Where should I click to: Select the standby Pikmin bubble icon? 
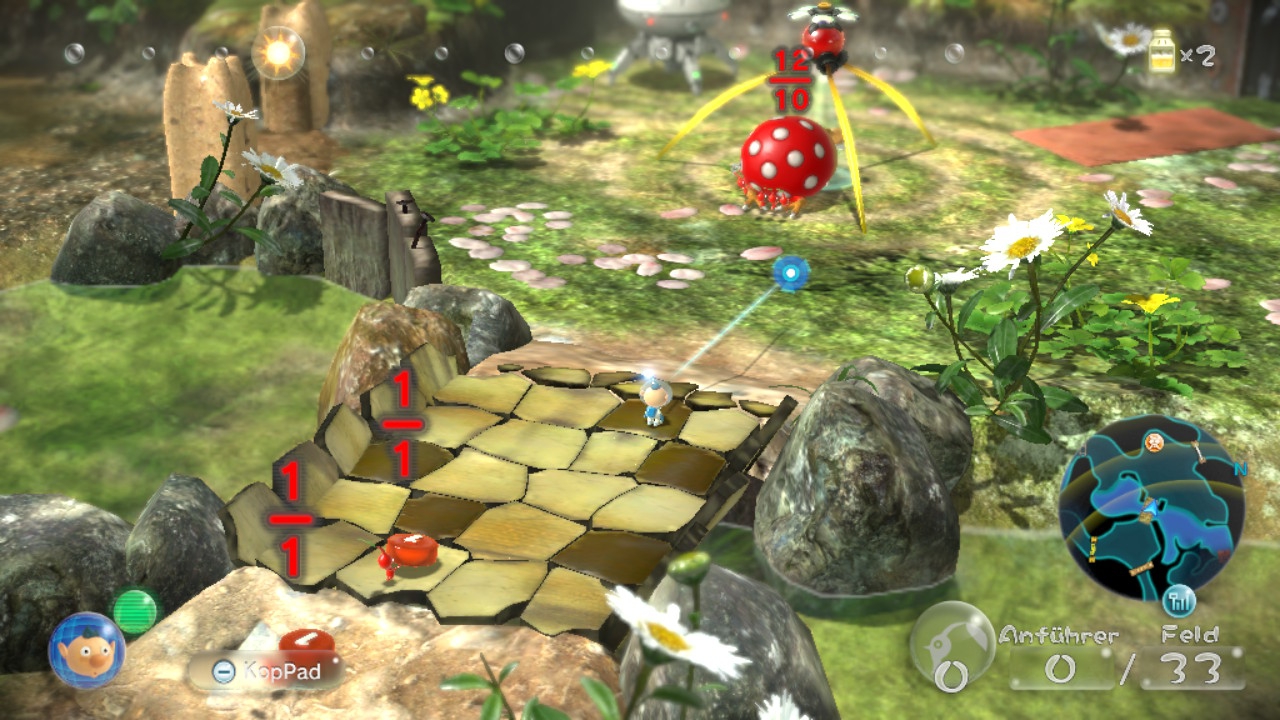coord(952,646)
